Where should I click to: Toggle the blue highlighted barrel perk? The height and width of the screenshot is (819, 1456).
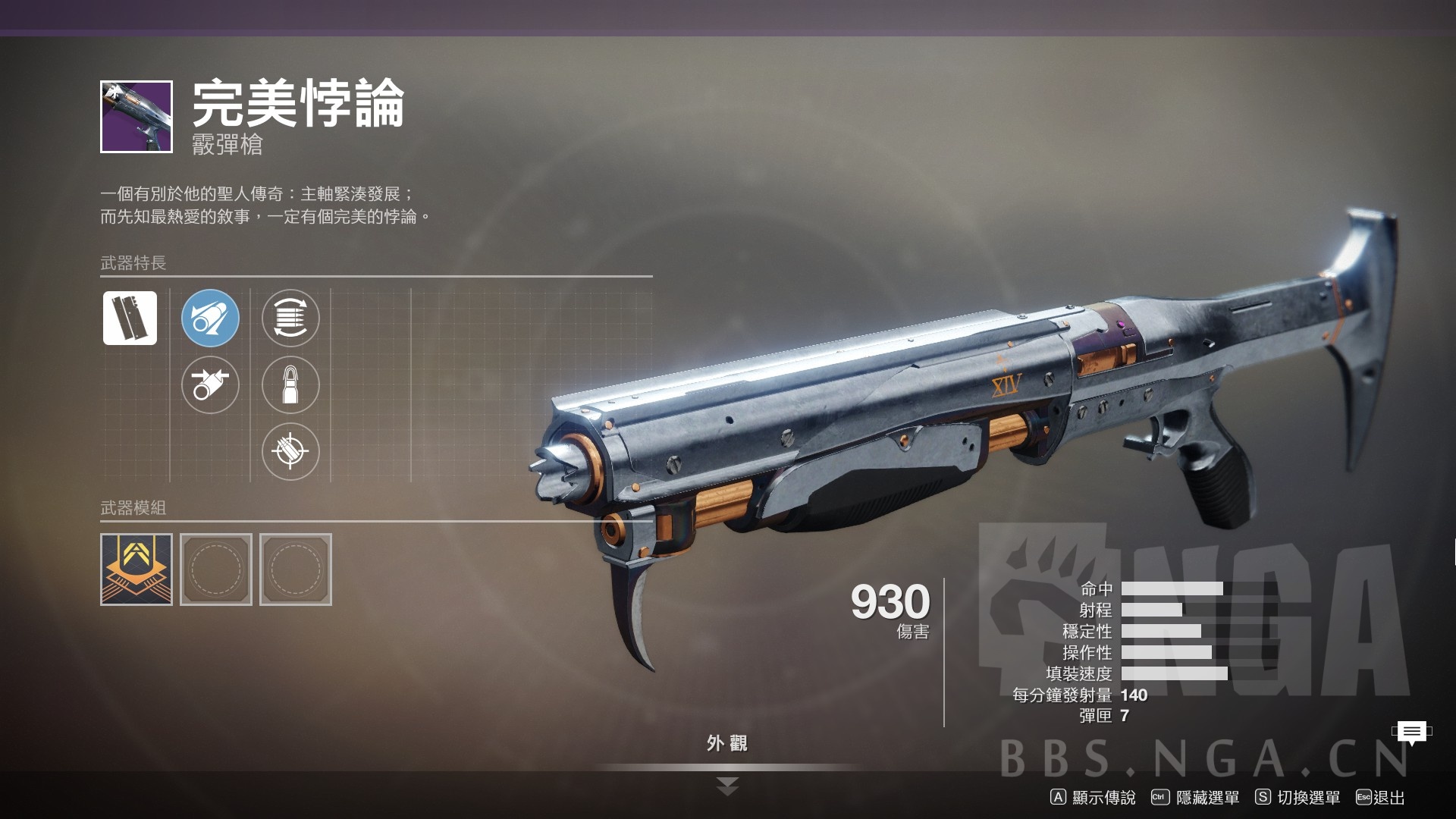tap(210, 318)
